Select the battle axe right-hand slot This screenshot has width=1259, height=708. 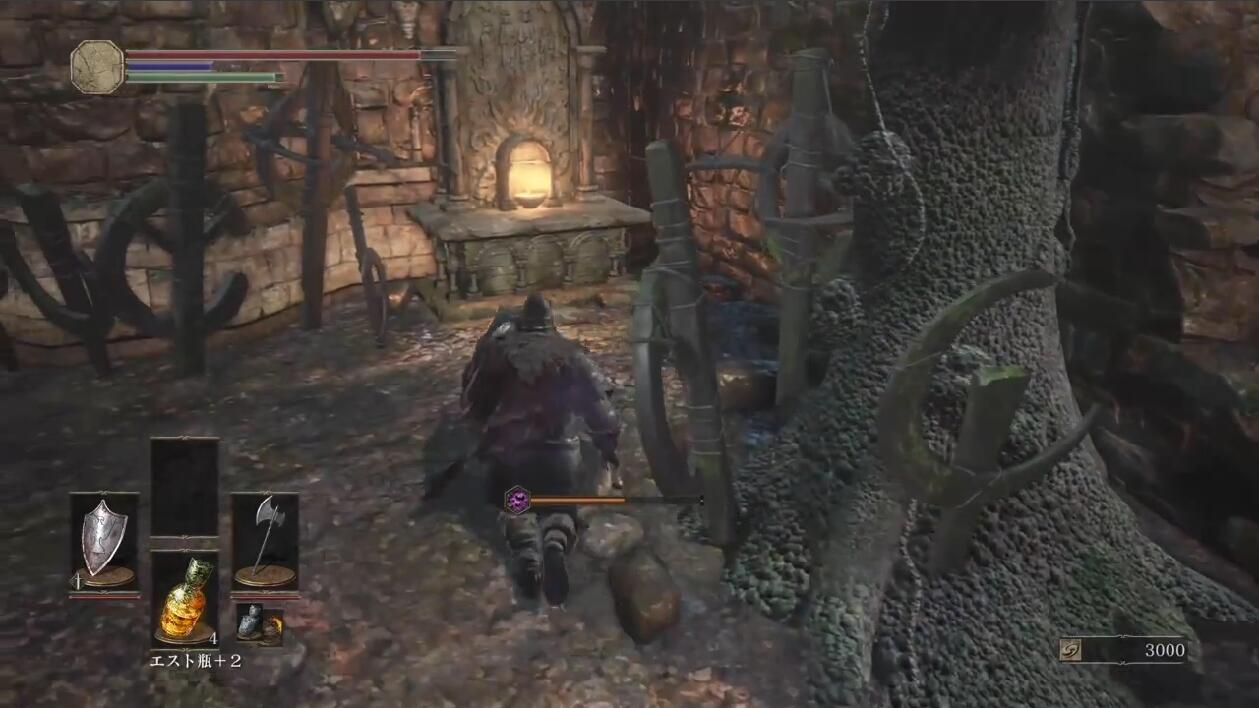pos(265,541)
